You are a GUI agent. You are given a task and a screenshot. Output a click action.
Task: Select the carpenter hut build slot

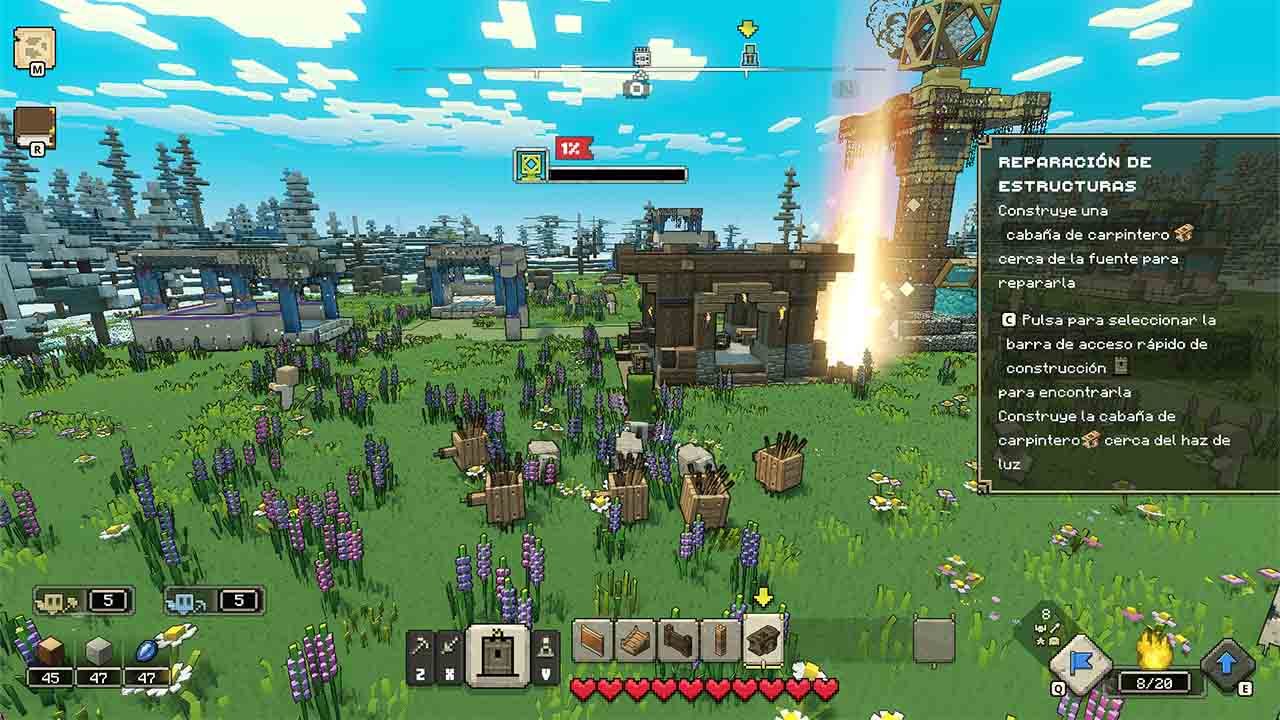click(764, 640)
